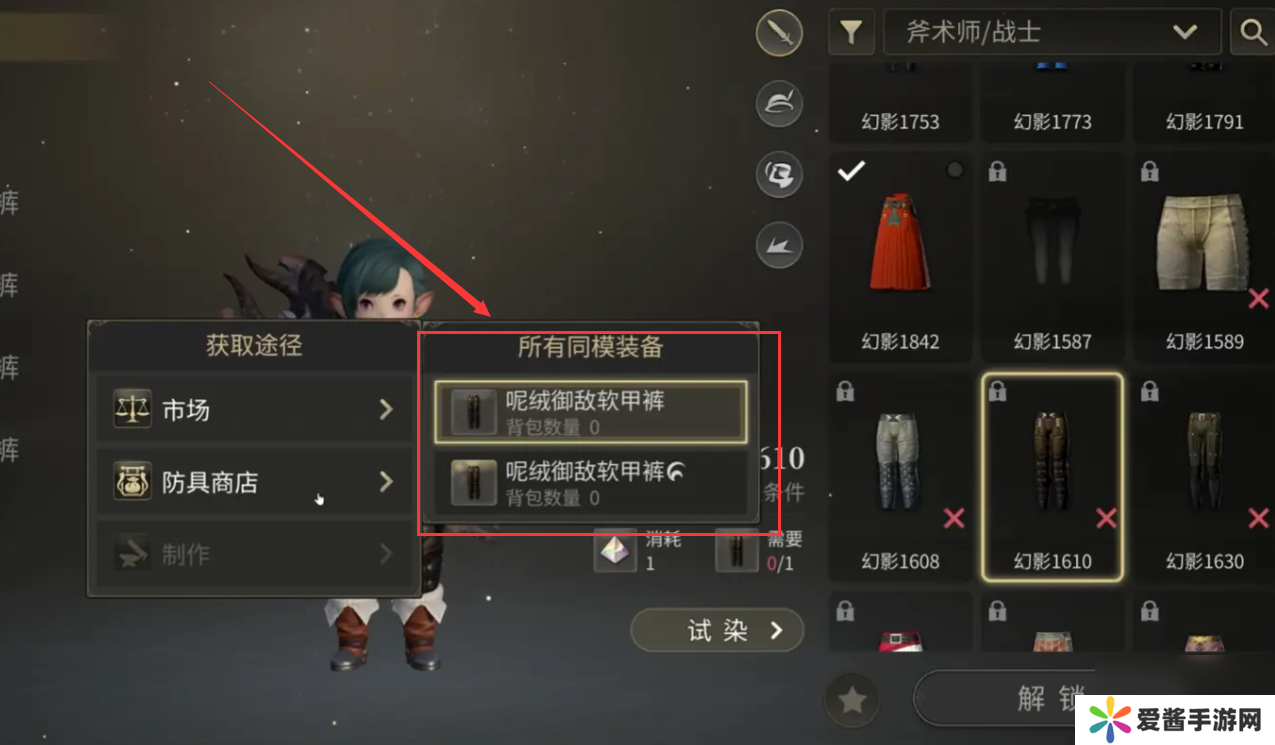Viewport: 1275px width, 745px height.
Task: Open the 试染 dye preview
Action: pyautogui.click(x=717, y=630)
